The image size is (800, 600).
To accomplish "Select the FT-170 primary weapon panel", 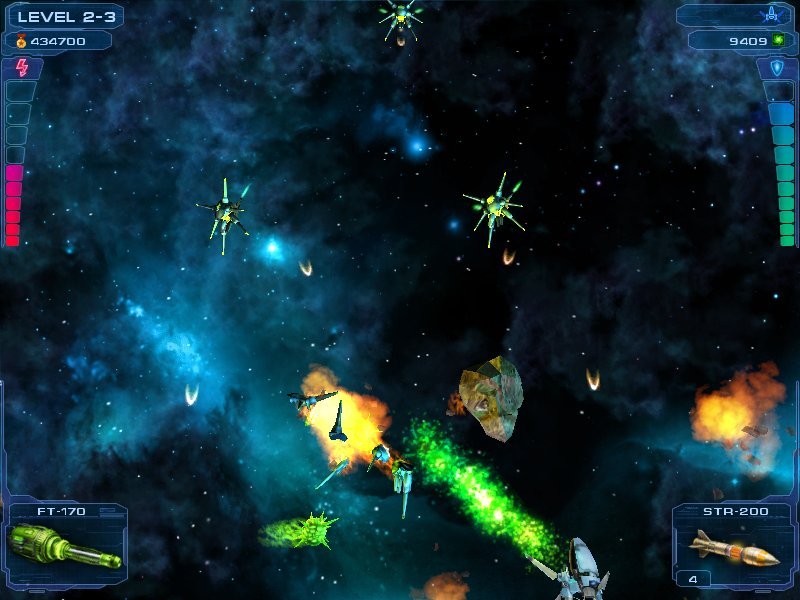I will [x=65, y=546].
